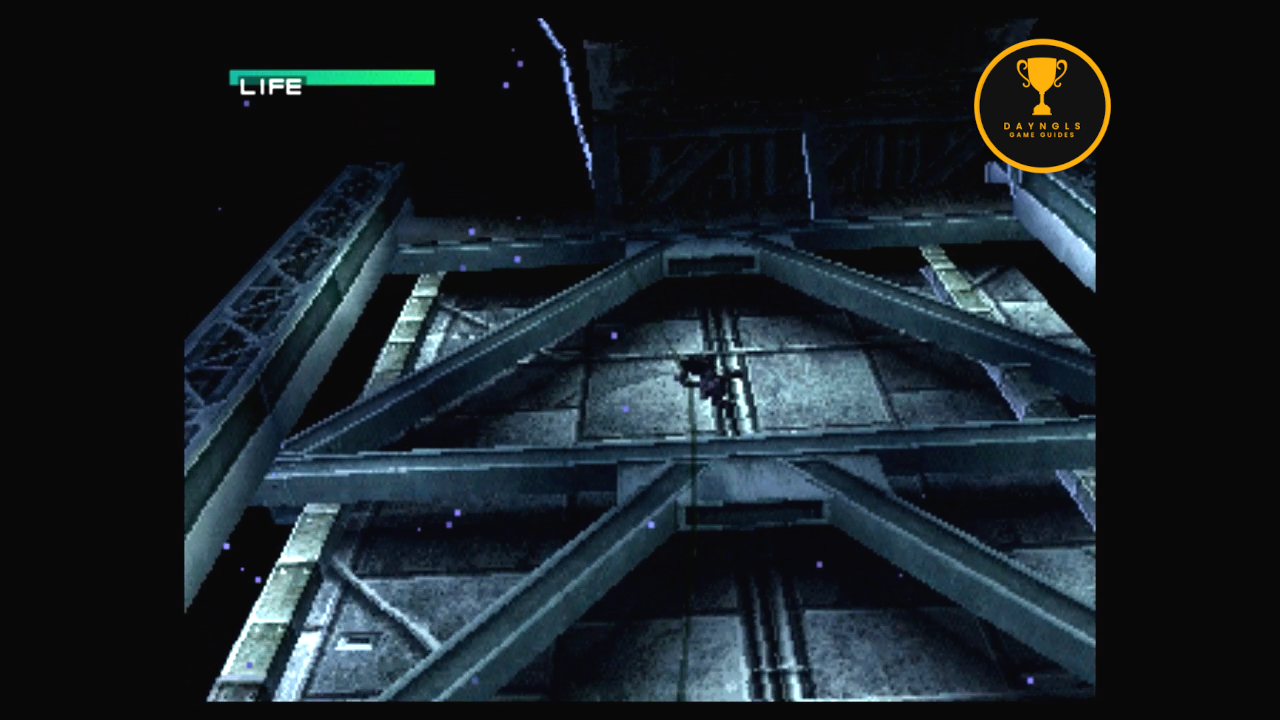Click the DAYNGLS Game Guides trophy logo
The image size is (1280, 720).
click(x=1042, y=106)
